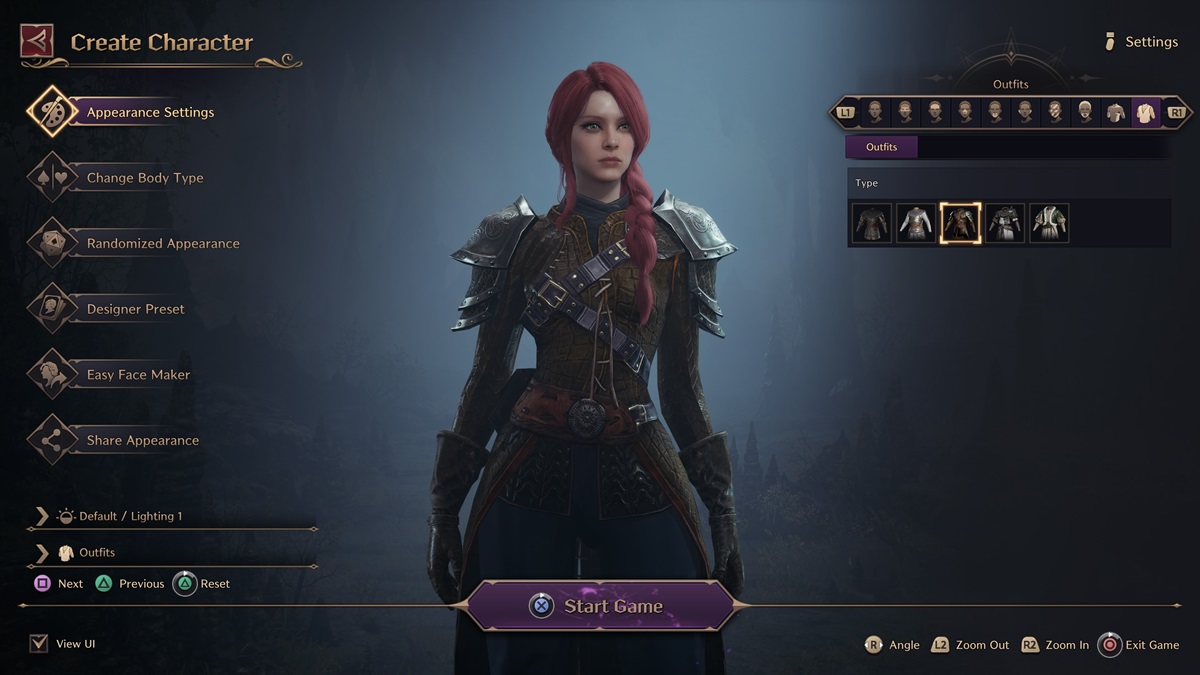
Task: Select the white-sleeved outfit thumbnail
Action: coord(916,223)
